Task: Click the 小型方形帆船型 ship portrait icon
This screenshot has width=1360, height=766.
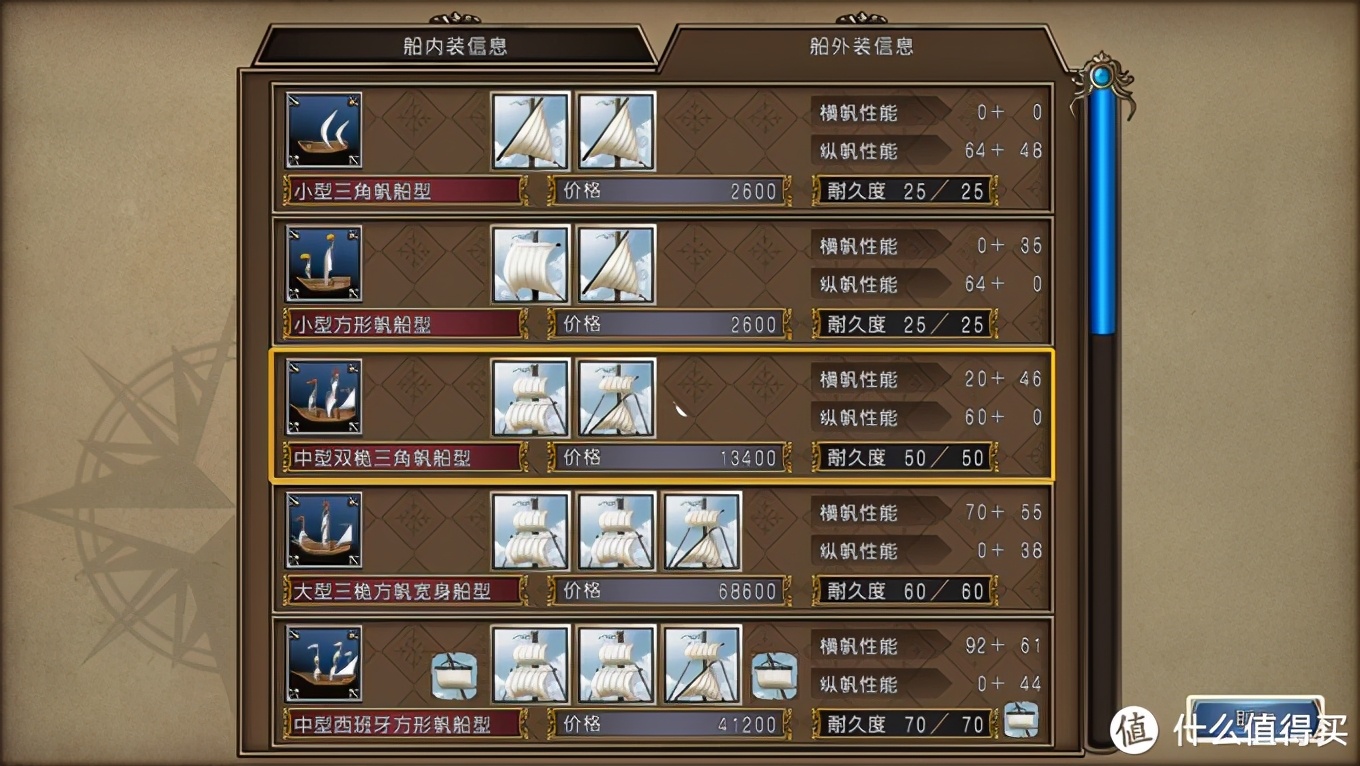Action: [x=322, y=264]
